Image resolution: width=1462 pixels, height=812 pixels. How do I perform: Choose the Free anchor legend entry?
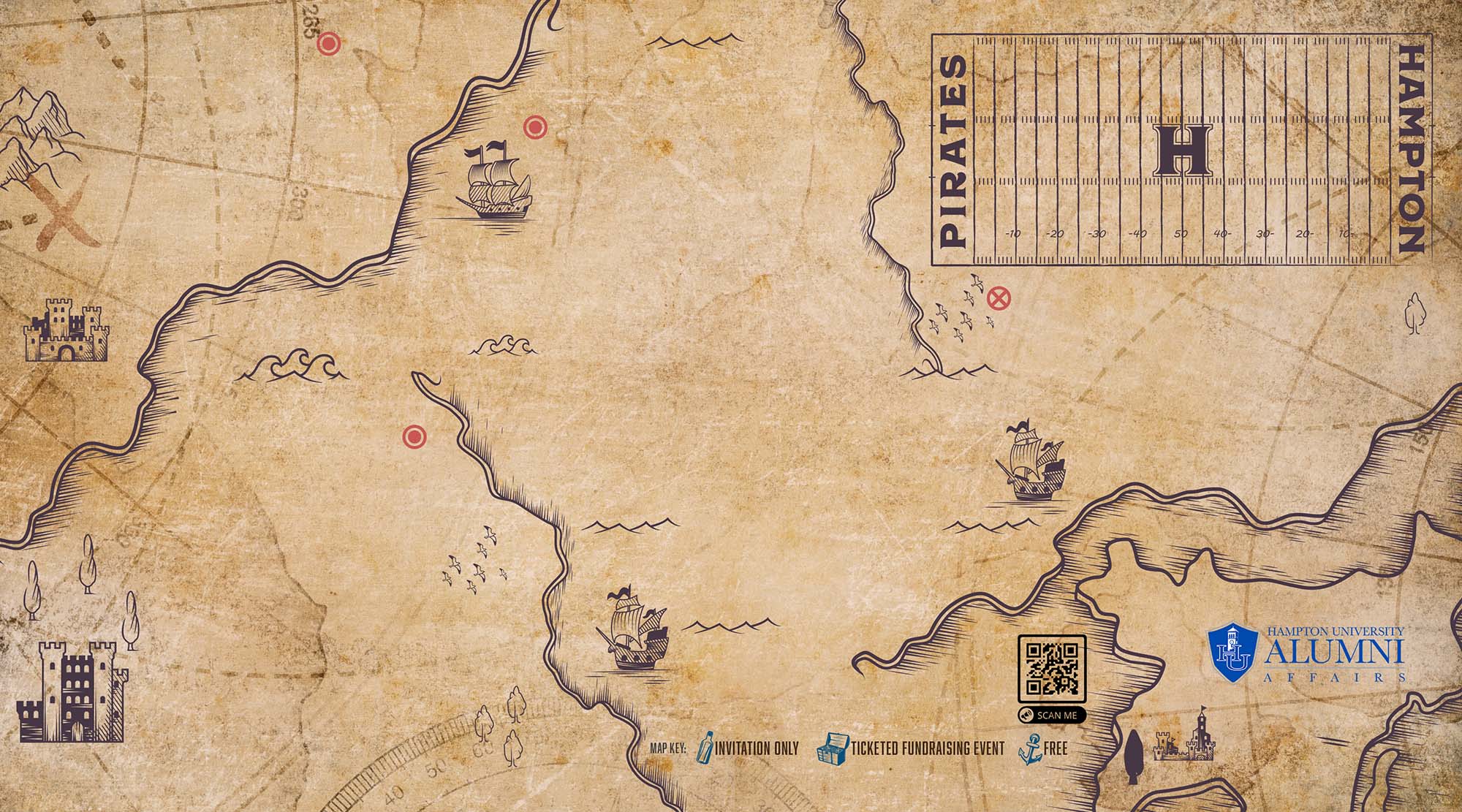1043,748
